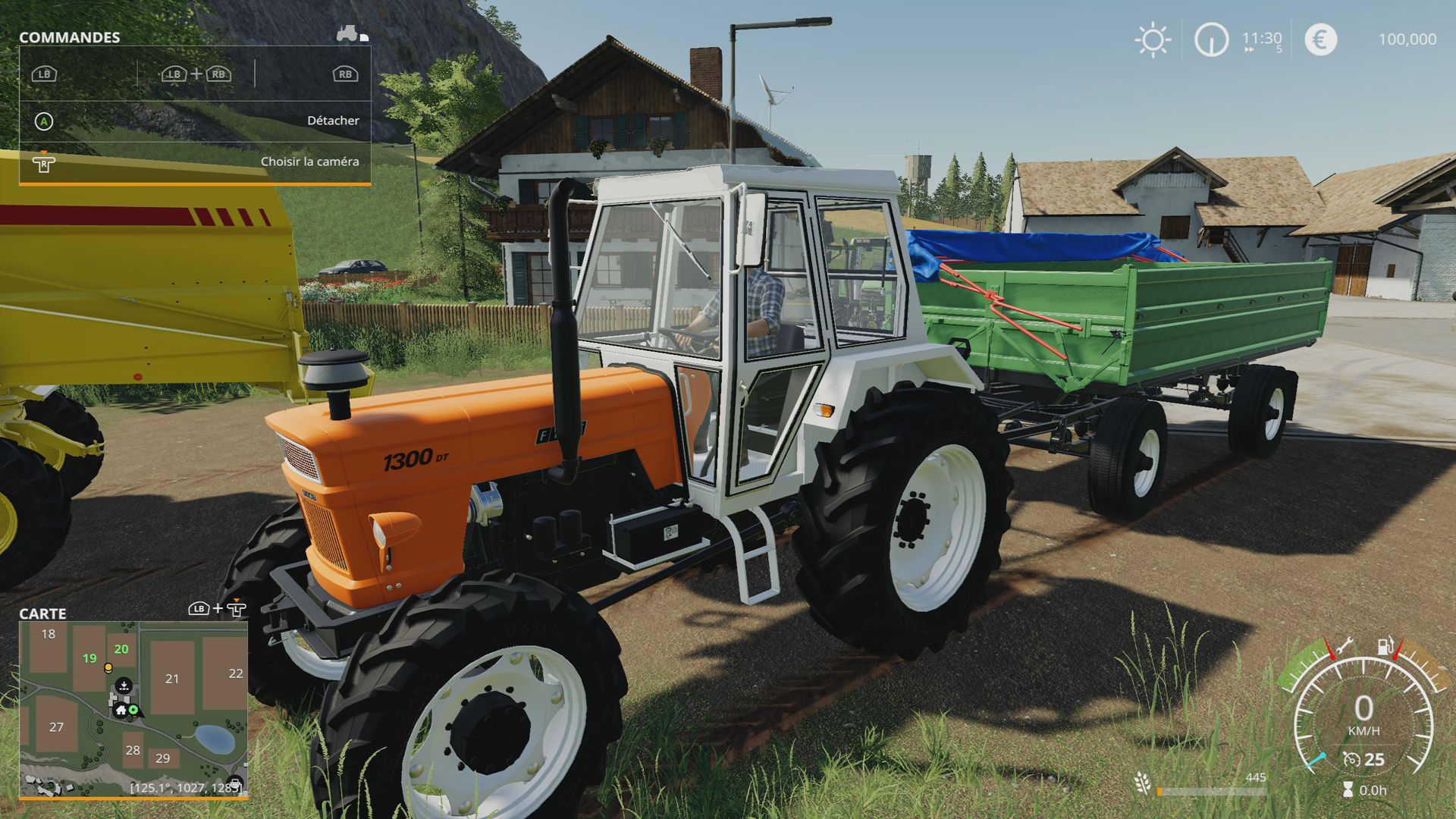Open Choisir la caméra option
The image size is (1456, 819).
click(x=311, y=162)
